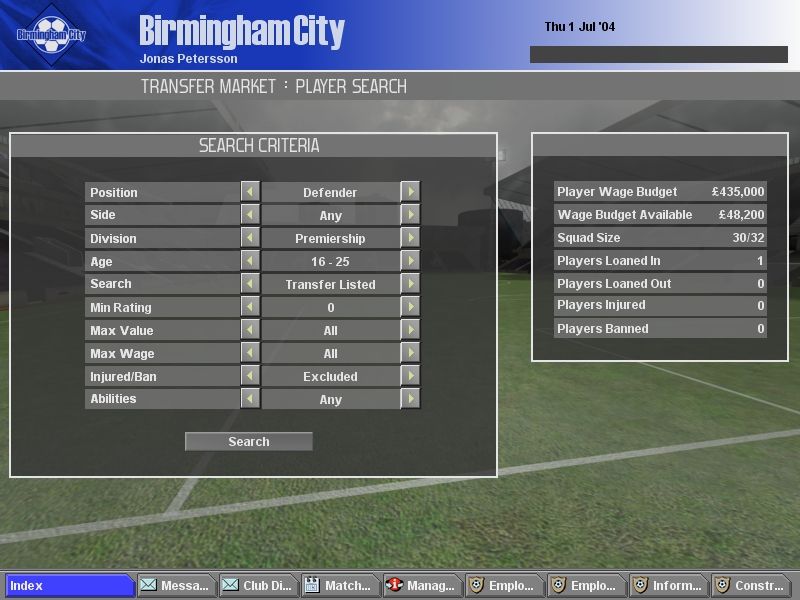The height and width of the screenshot is (600, 800).
Task: Step Max Wage back with the left arrow
Action: tap(250, 353)
